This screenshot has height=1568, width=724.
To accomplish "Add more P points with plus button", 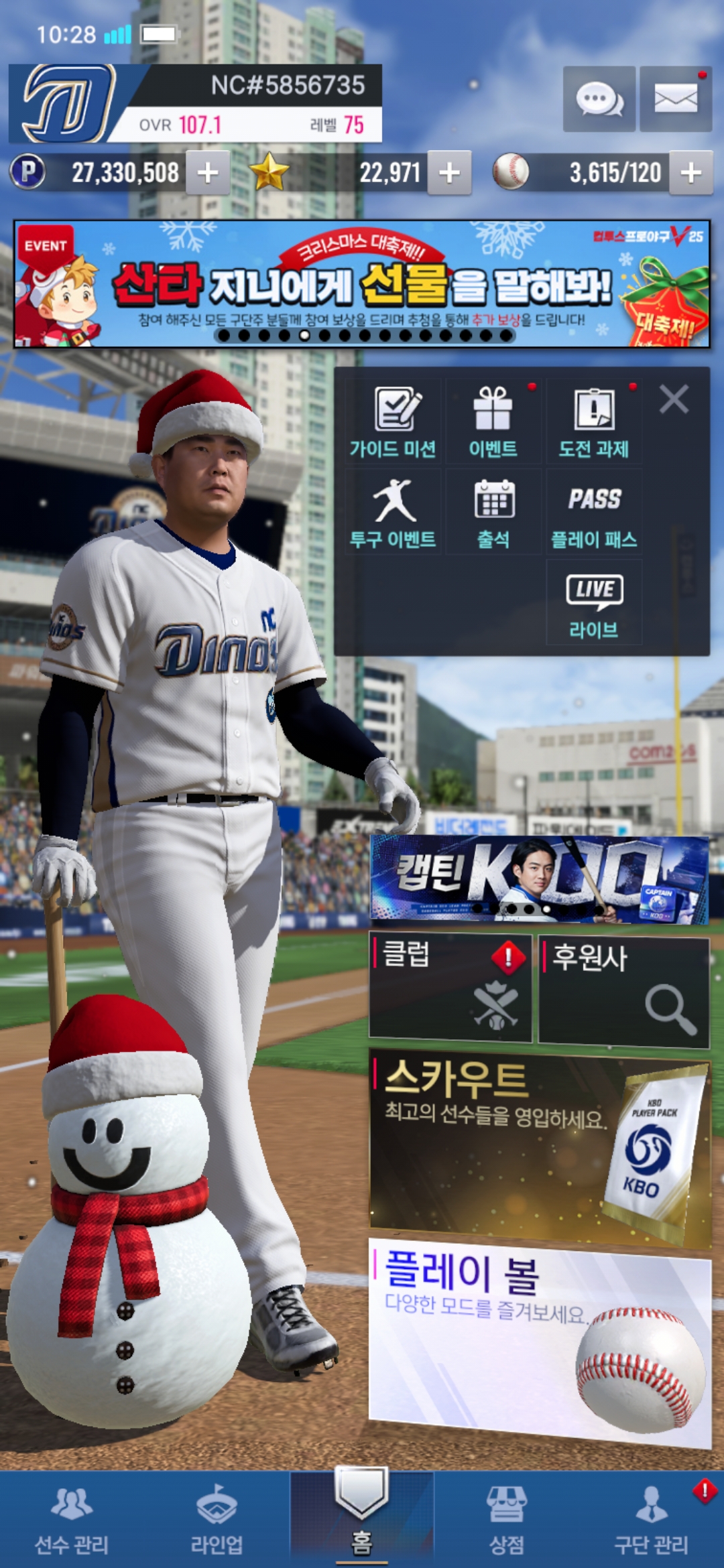I will (208, 173).
